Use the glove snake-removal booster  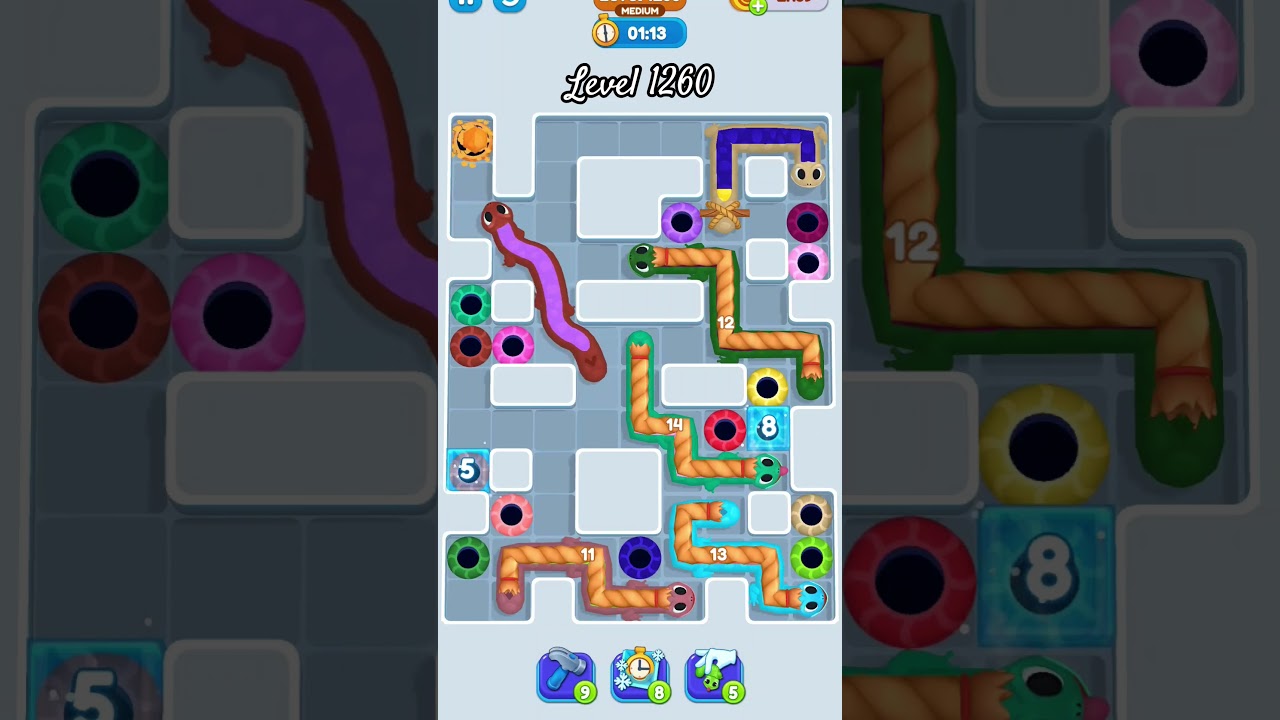coord(714,676)
